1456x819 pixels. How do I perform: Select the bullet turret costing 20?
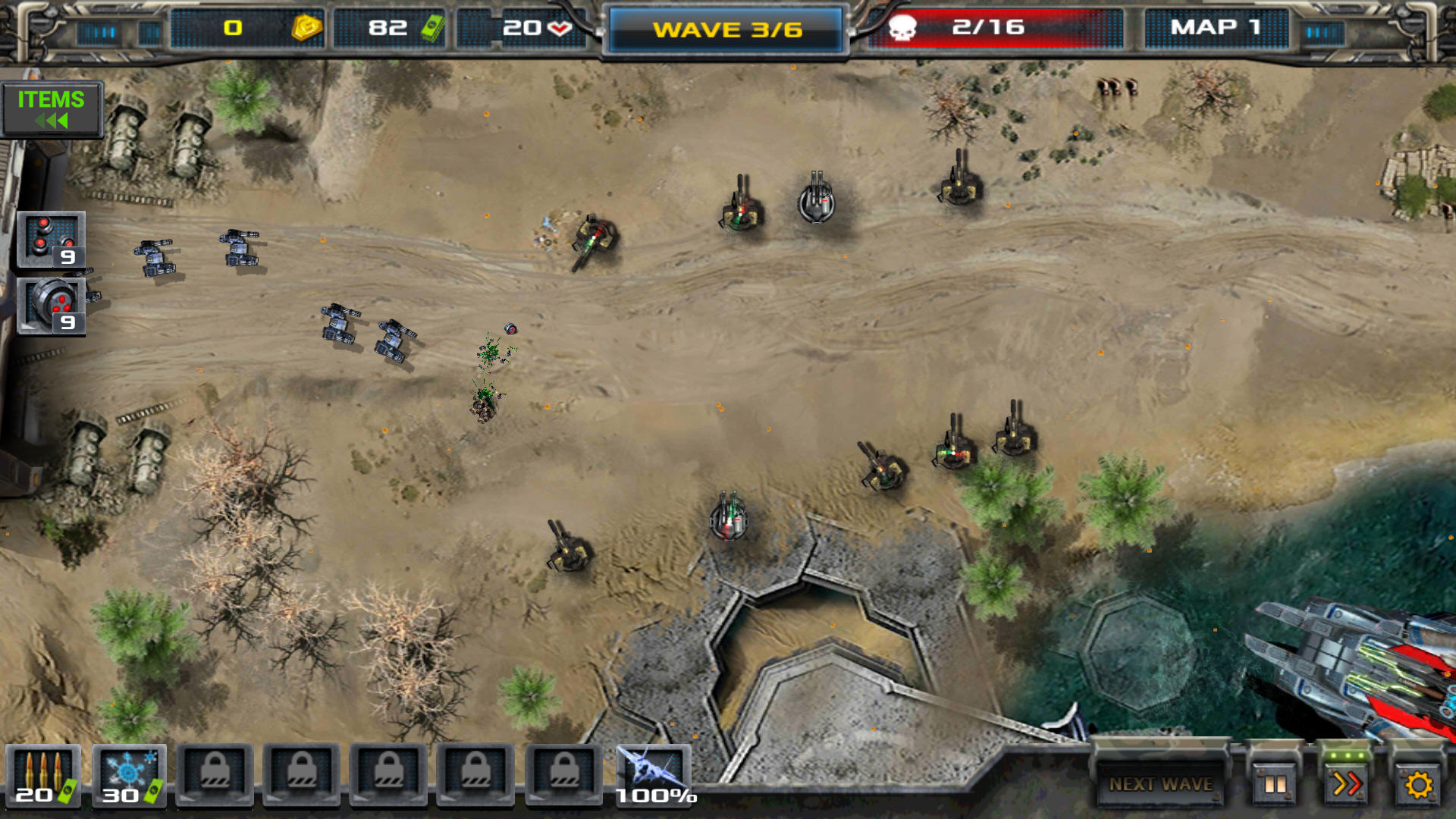43,775
